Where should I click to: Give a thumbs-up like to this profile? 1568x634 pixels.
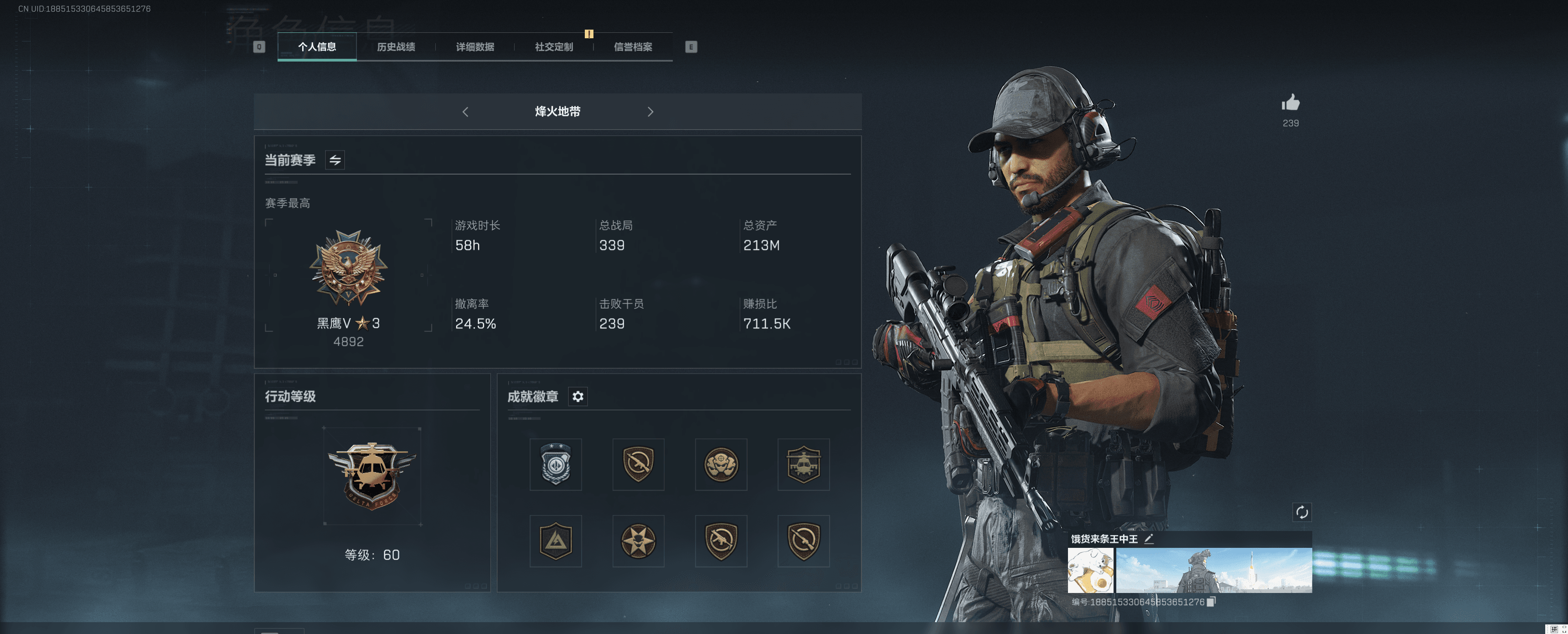1290,103
